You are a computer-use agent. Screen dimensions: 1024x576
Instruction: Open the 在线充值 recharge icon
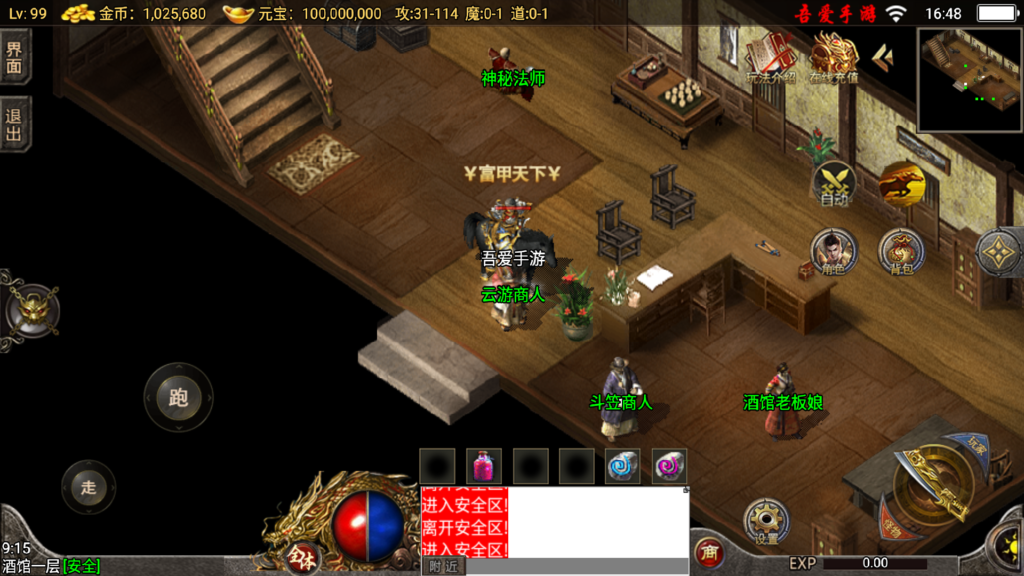click(x=834, y=57)
